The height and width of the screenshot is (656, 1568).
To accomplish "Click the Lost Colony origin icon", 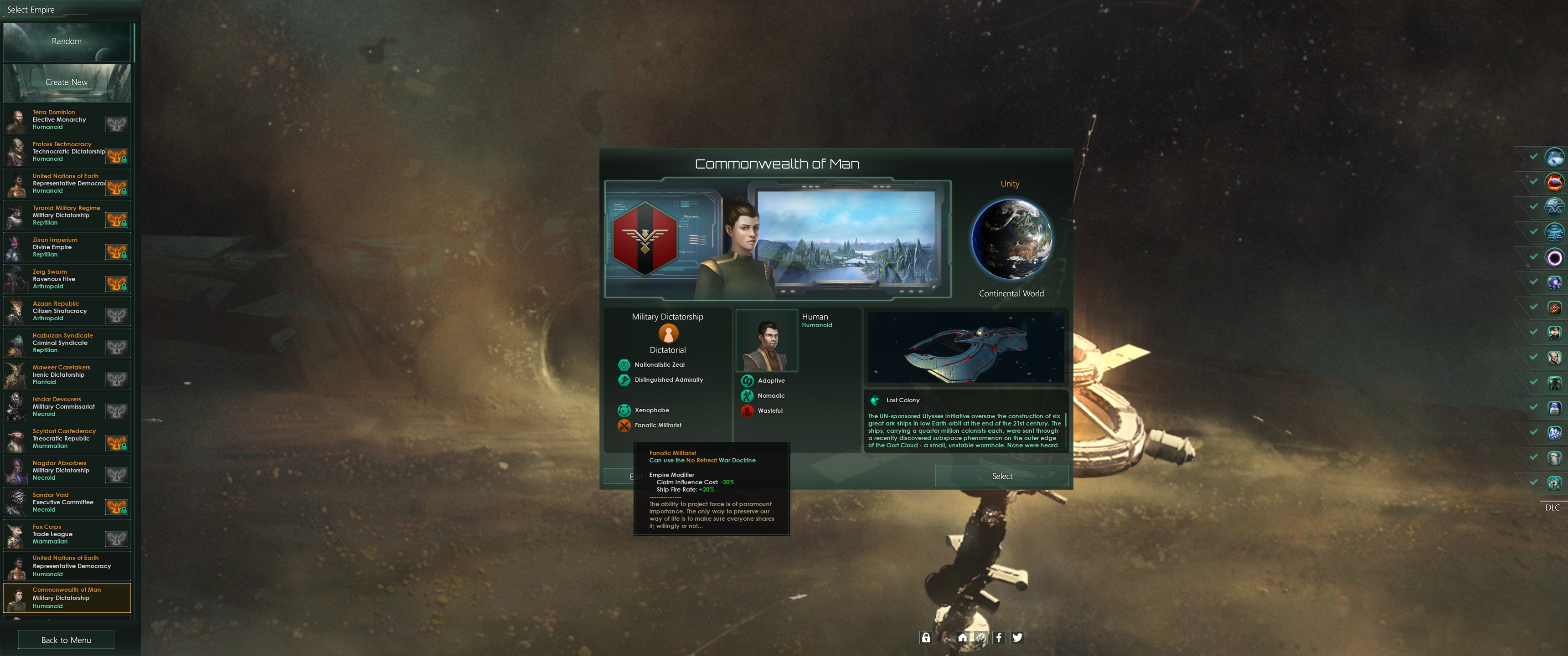I will click(875, 400).
